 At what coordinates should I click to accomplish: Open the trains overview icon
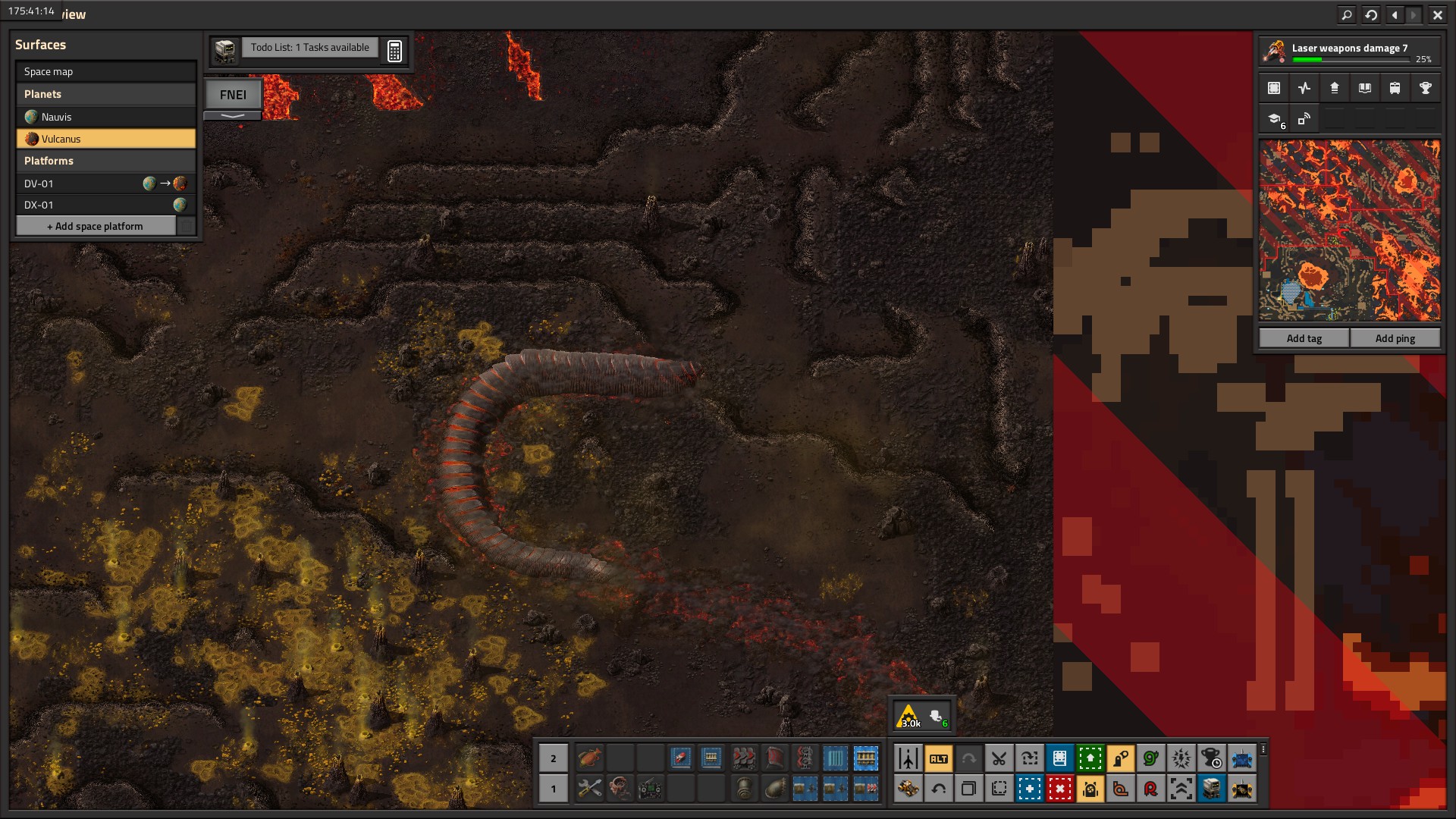point(1395,88)
